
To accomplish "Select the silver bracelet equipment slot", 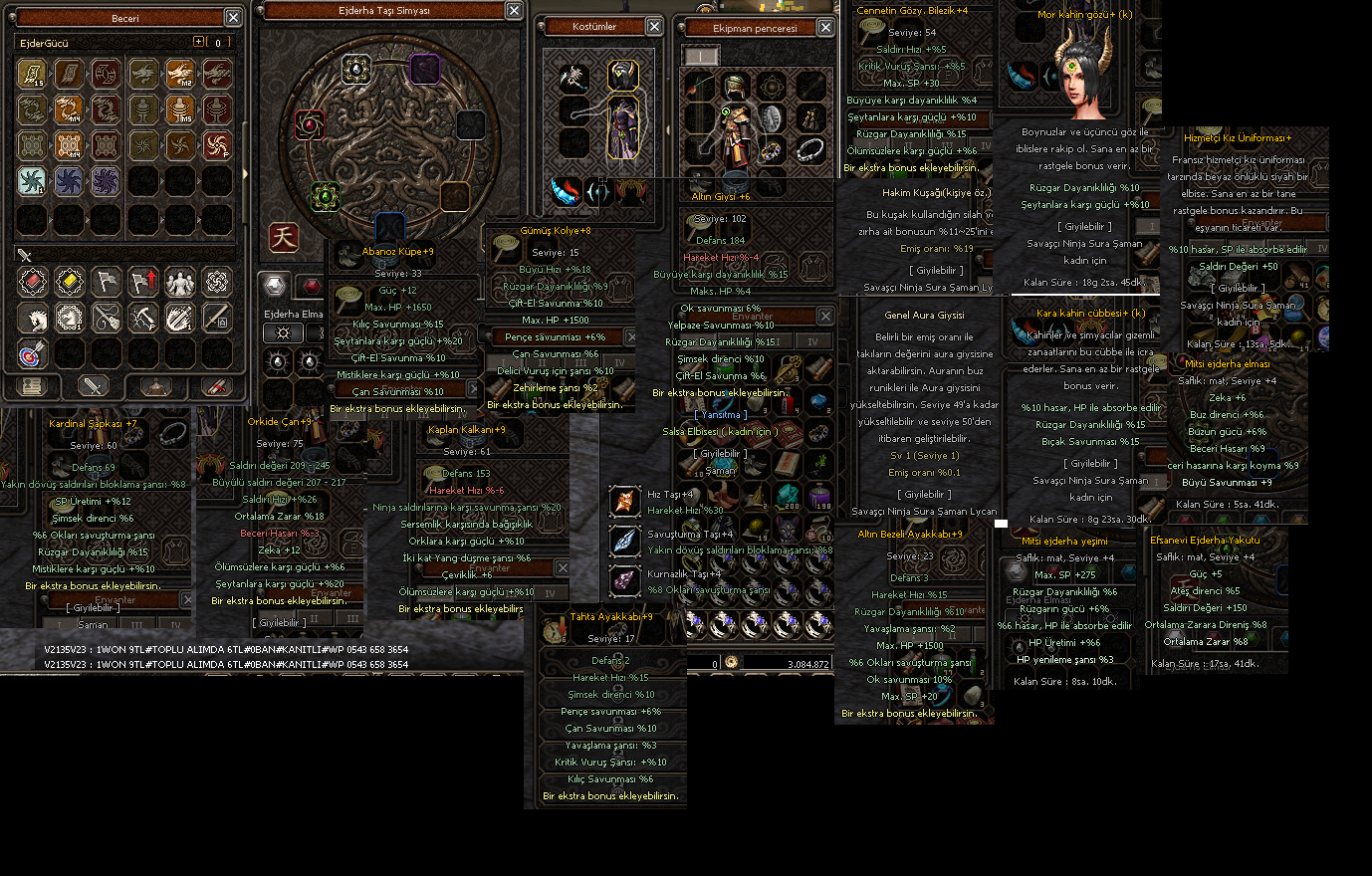I will [810, 149].
